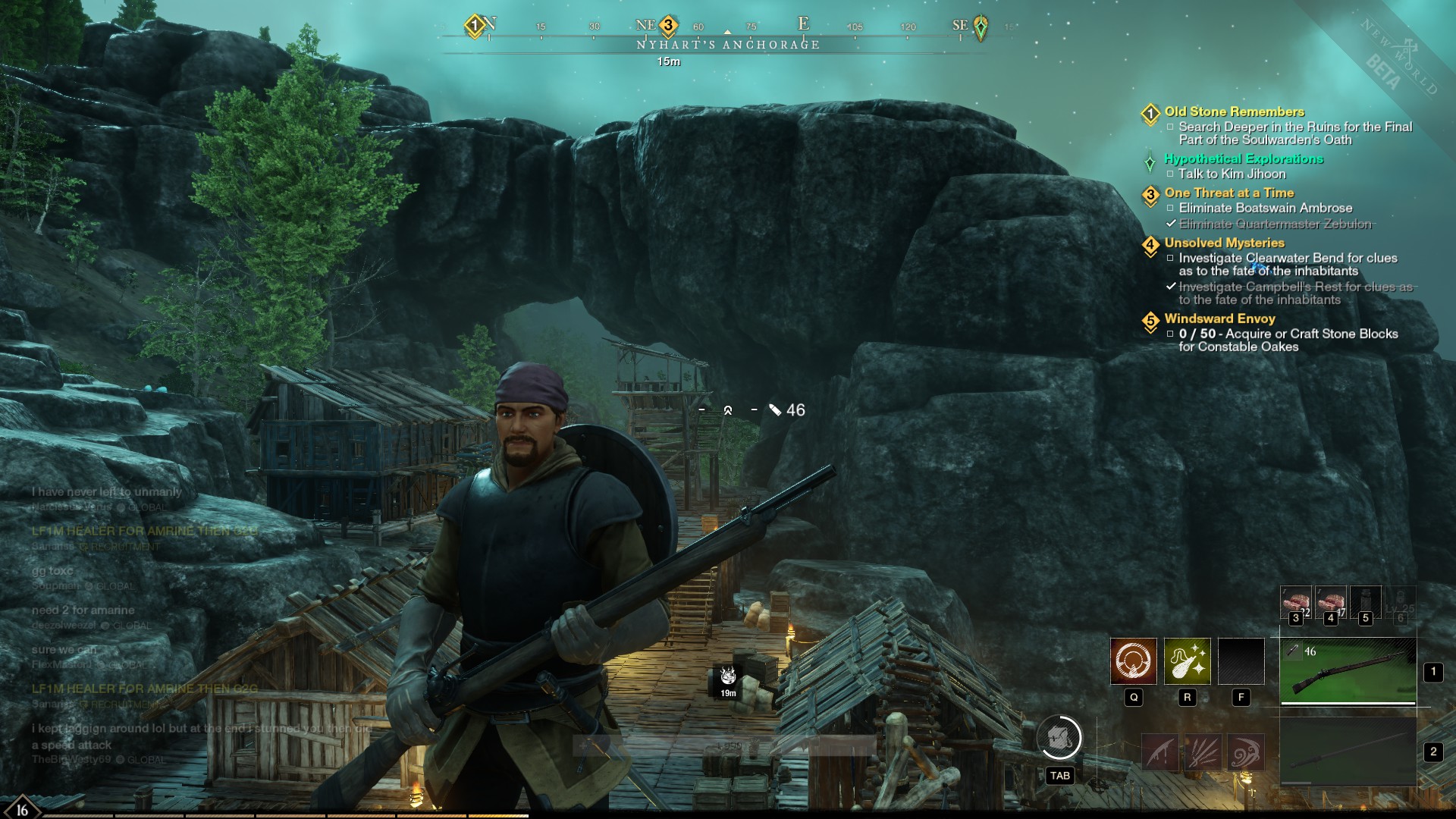This screenshot has height=819, width=1456.
Task: Open the LF1M healer recruitment chat message
Action: coord(144,531)
